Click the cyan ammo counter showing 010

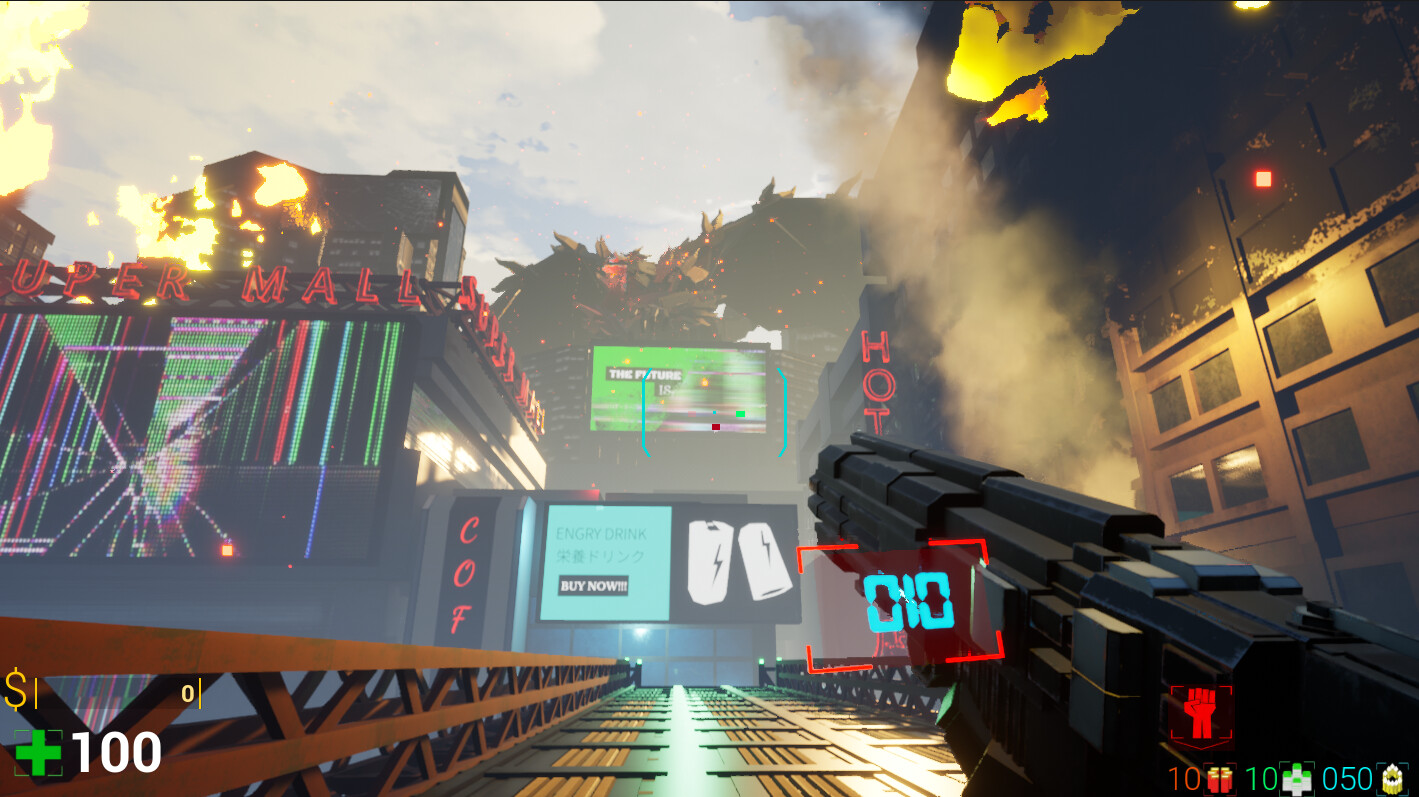point(908,600)
